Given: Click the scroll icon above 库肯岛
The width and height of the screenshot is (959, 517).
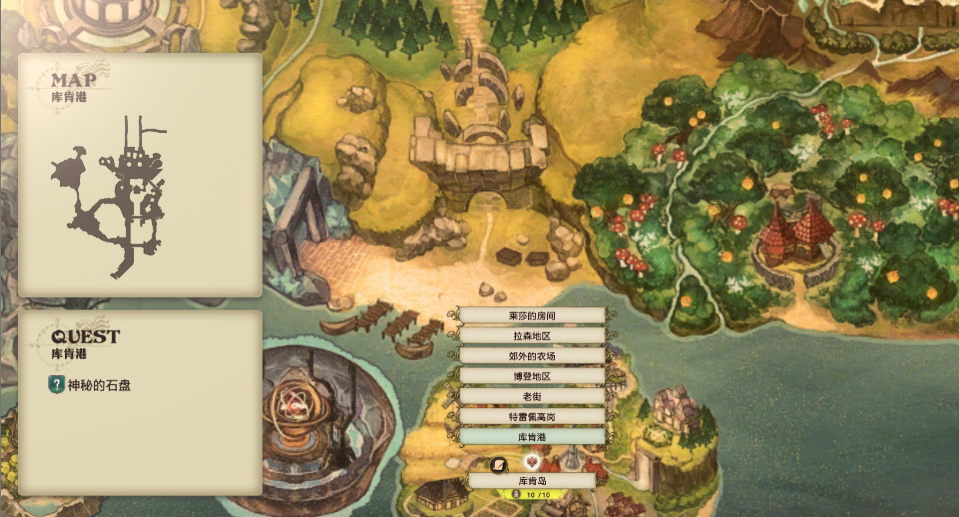Looking at the screenshot, I should click(x=499, y=464).
